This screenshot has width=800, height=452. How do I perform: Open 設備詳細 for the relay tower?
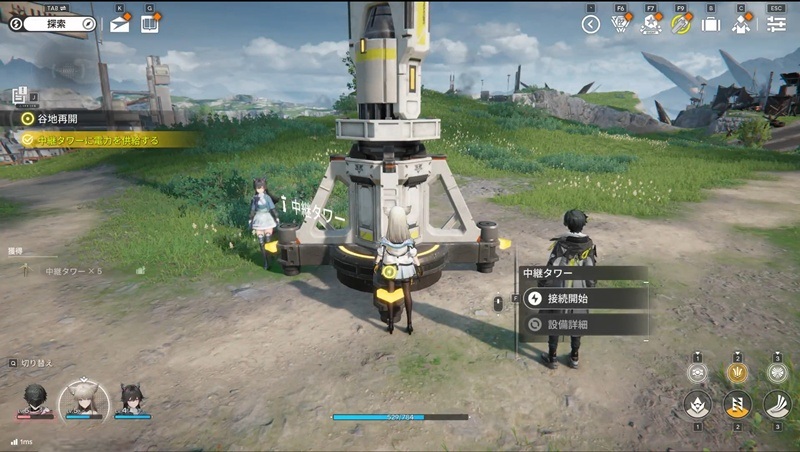[x=582, y=324]
